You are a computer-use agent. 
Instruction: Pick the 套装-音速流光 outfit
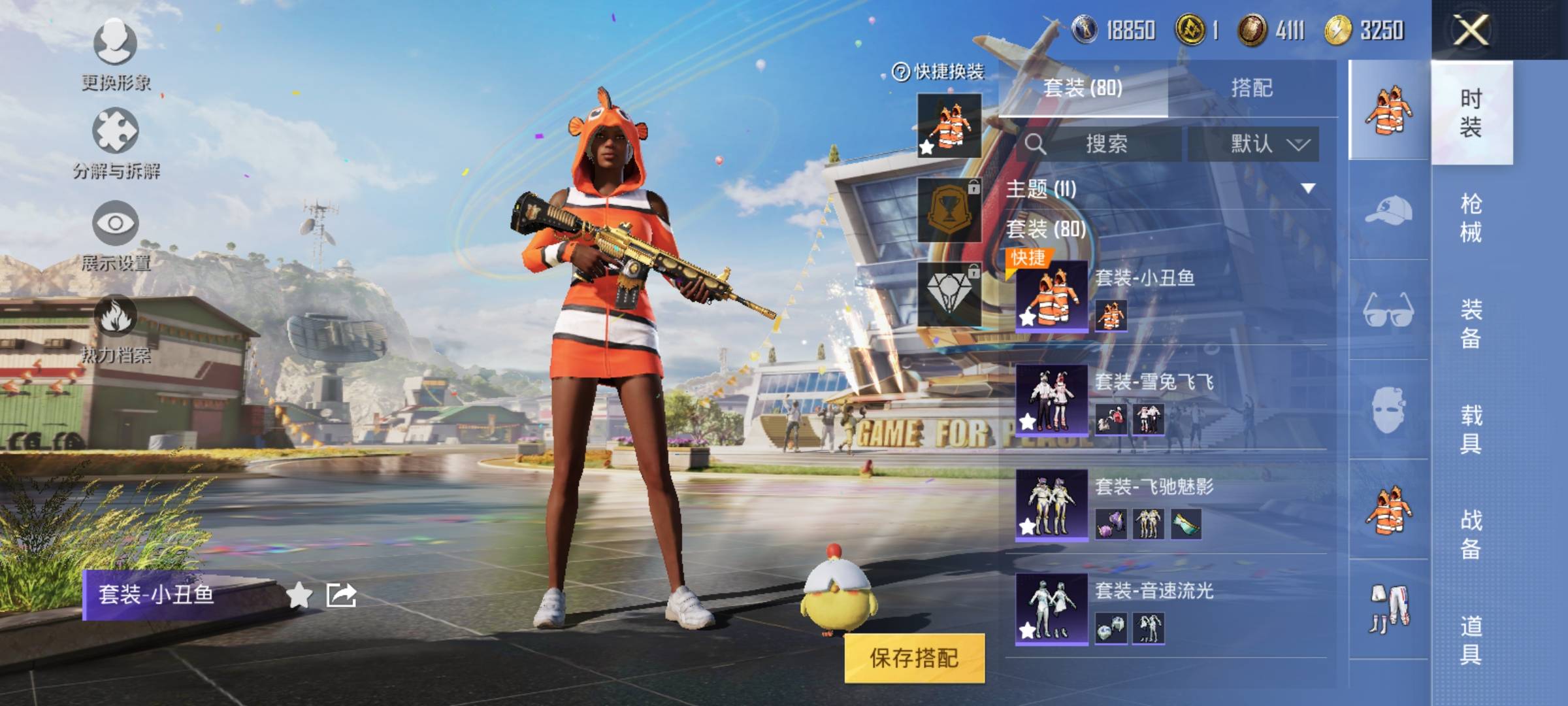(1169, 608)
